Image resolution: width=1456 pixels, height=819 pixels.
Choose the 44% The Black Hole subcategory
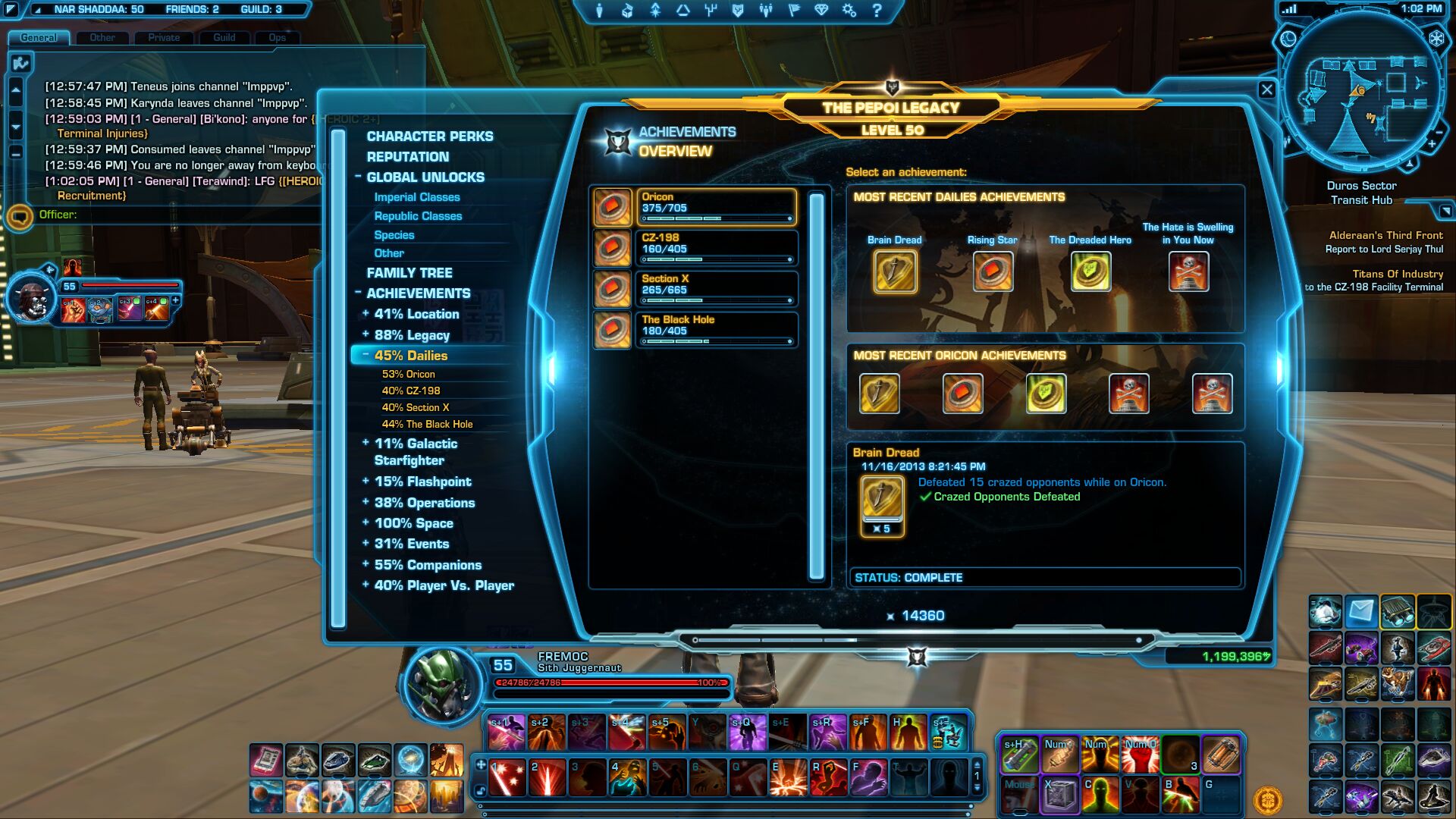point(427,424)
